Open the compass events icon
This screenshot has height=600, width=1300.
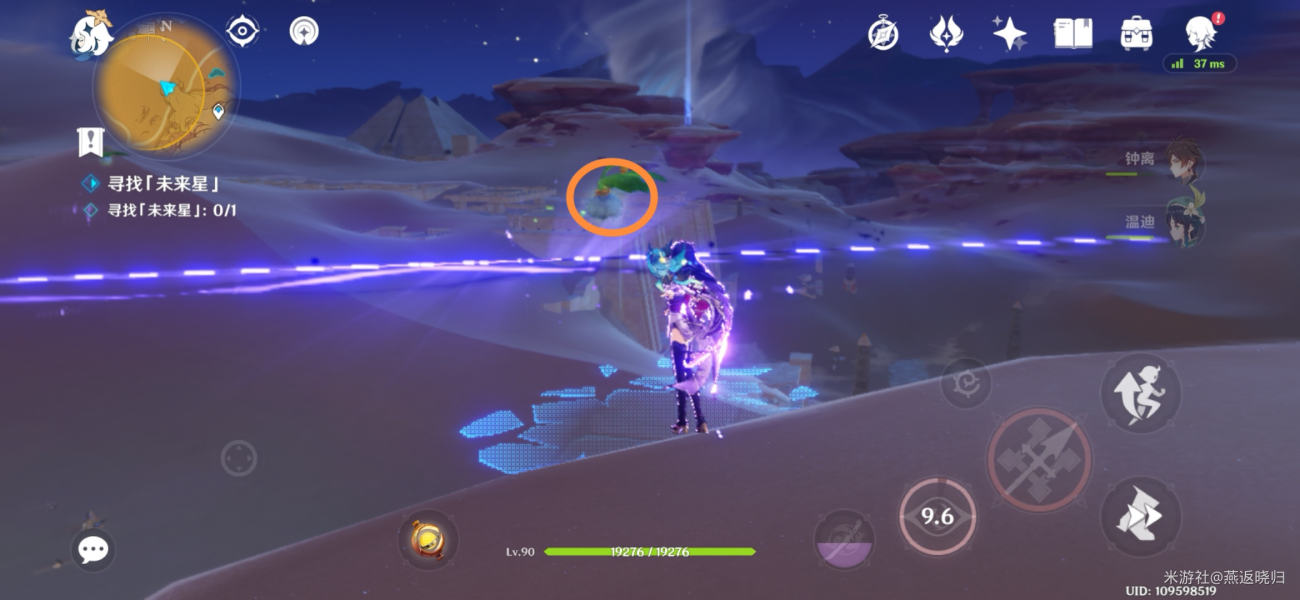point(883,34)
